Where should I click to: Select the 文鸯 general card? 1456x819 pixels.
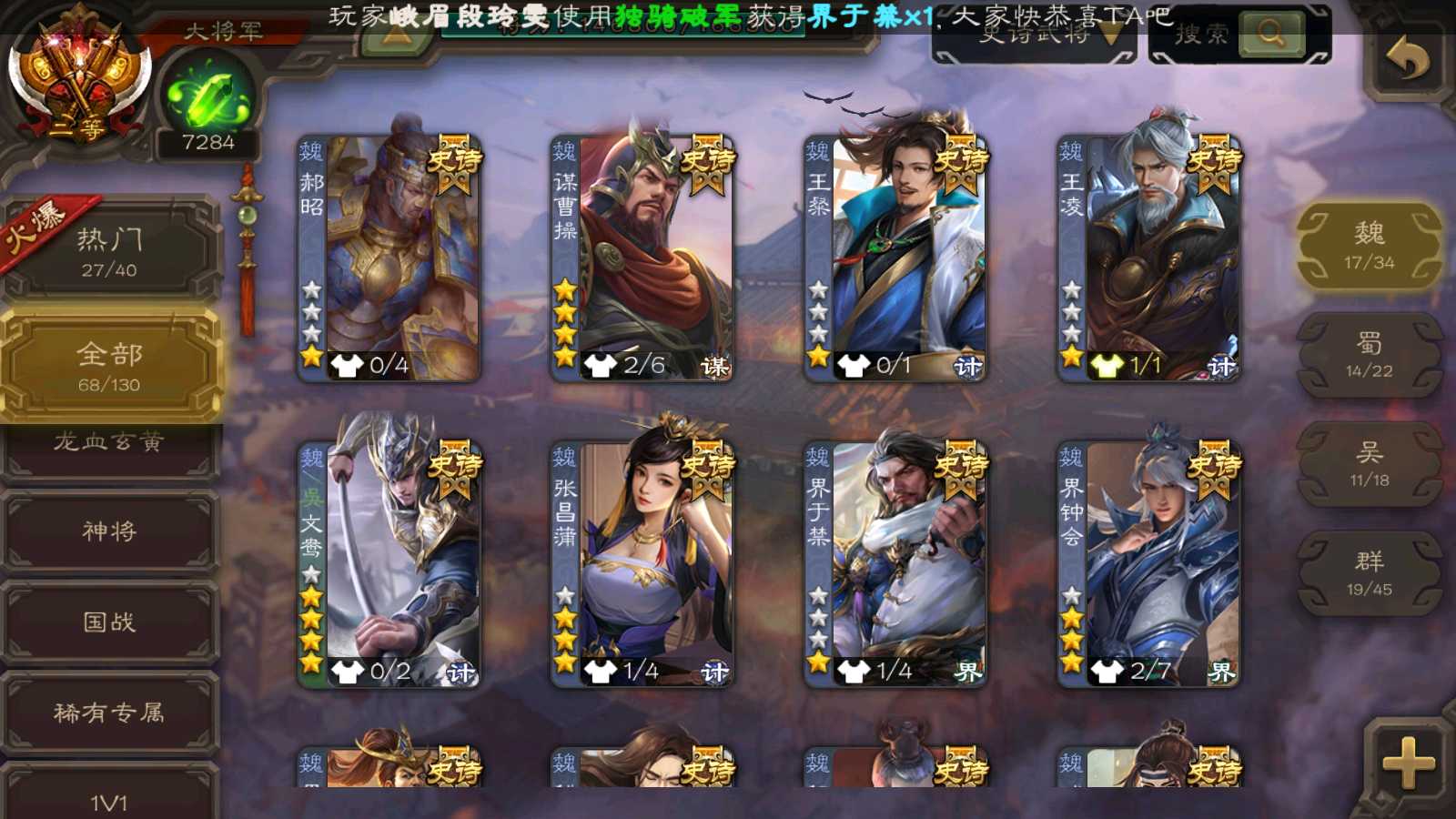[x=389, y=564]
